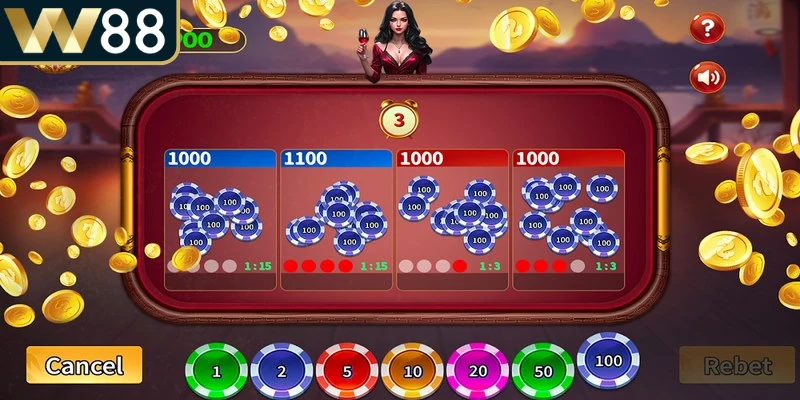The width and height of the screenshot is (800, 400).
Task: Pick the red 5 chip
Action: click(346, 371)
